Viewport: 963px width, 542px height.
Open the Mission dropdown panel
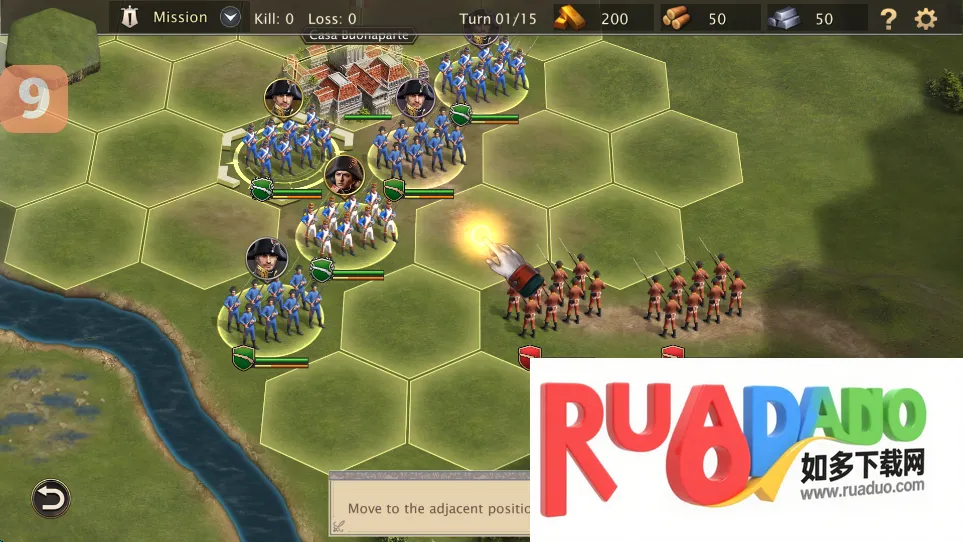pos(230,17)
